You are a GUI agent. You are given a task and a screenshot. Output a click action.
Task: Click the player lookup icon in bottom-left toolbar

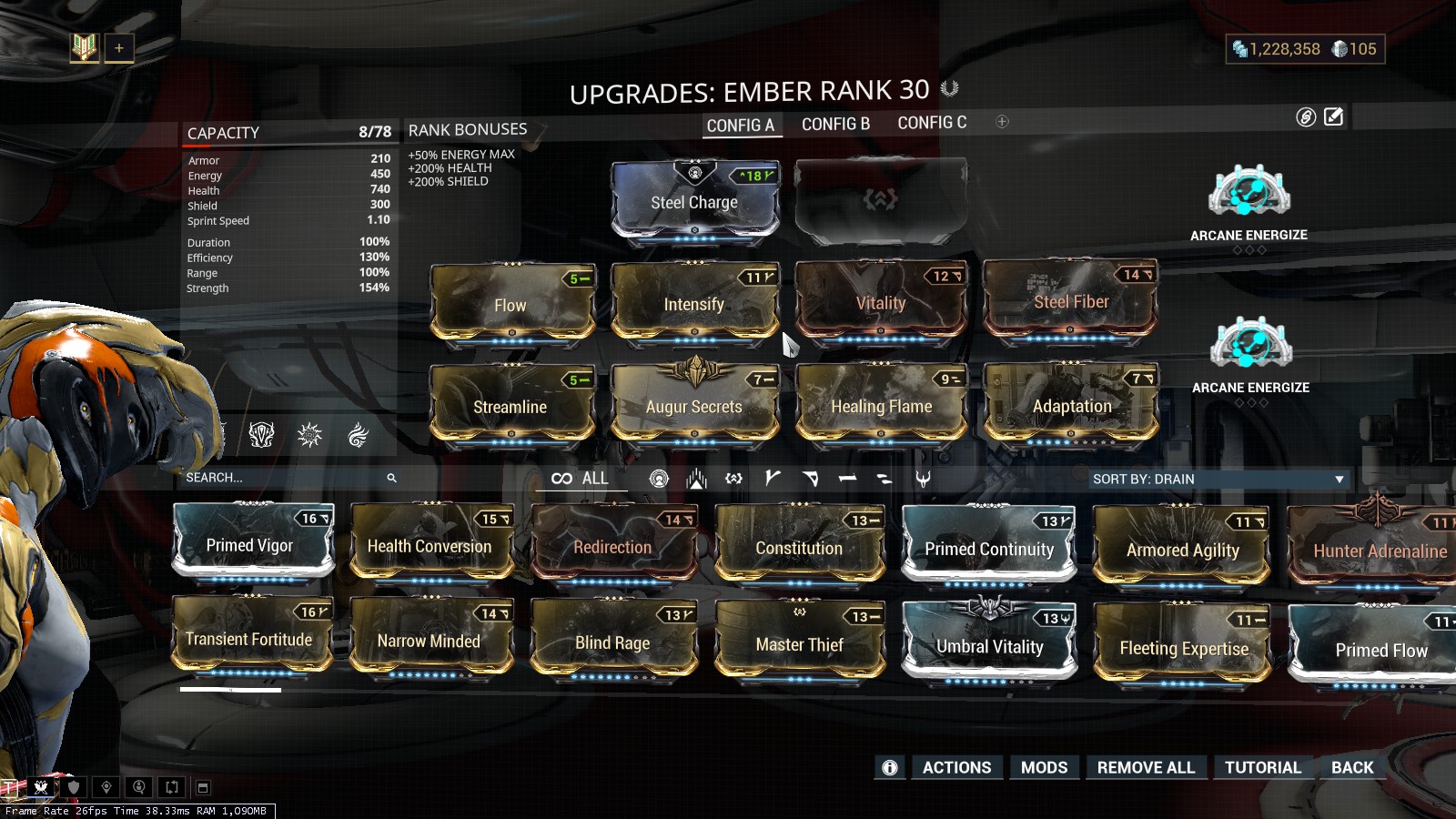coord(139,787)
